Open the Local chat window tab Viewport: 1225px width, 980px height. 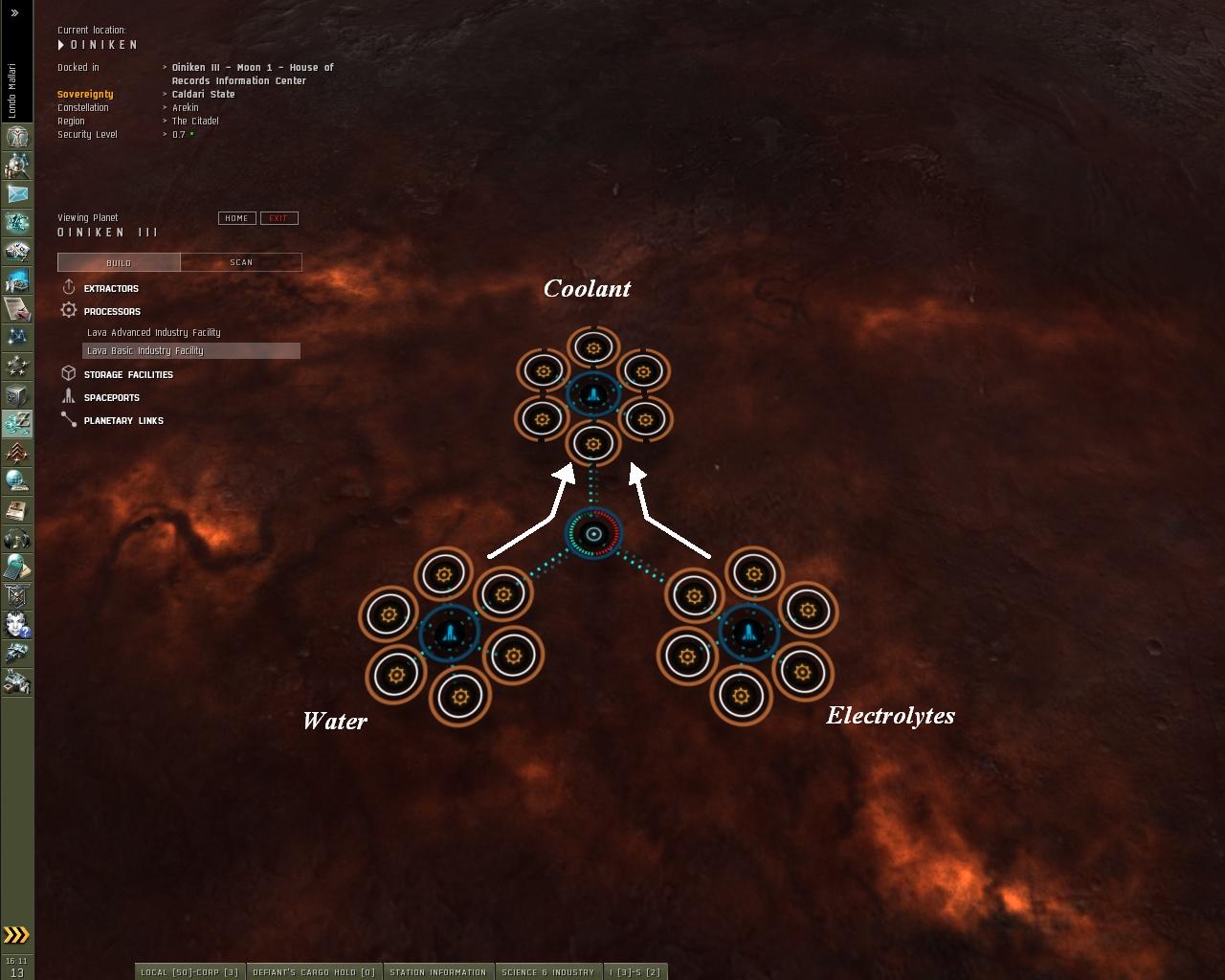[x=189, y=971]
